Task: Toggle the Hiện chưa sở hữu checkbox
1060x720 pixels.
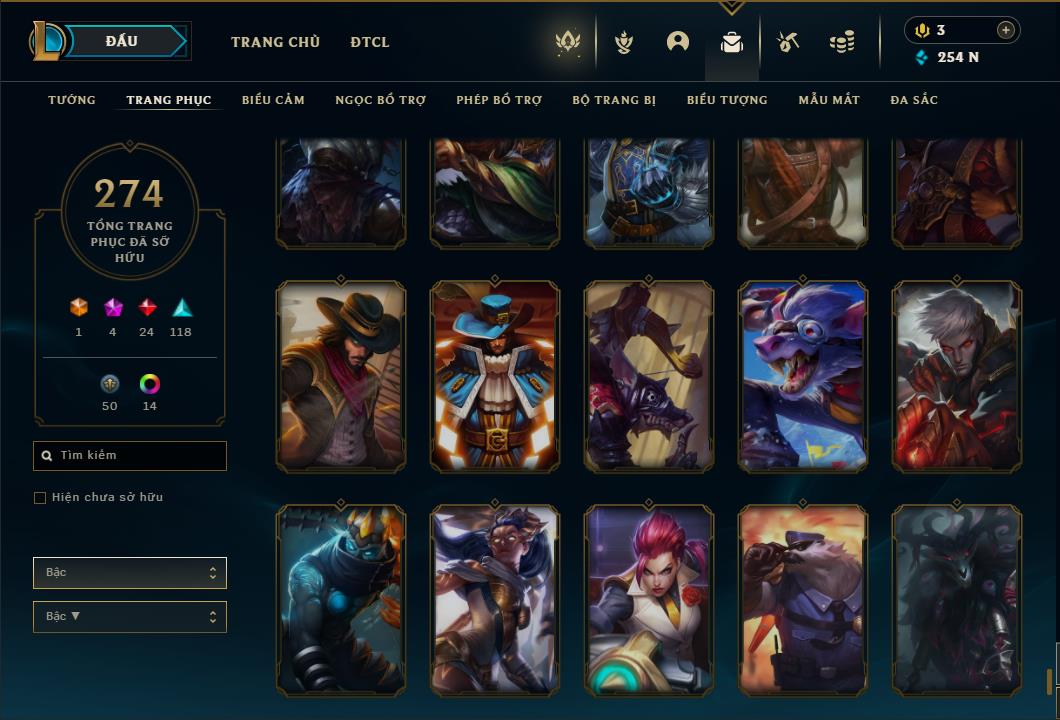Action: click(x=40, y=498)
